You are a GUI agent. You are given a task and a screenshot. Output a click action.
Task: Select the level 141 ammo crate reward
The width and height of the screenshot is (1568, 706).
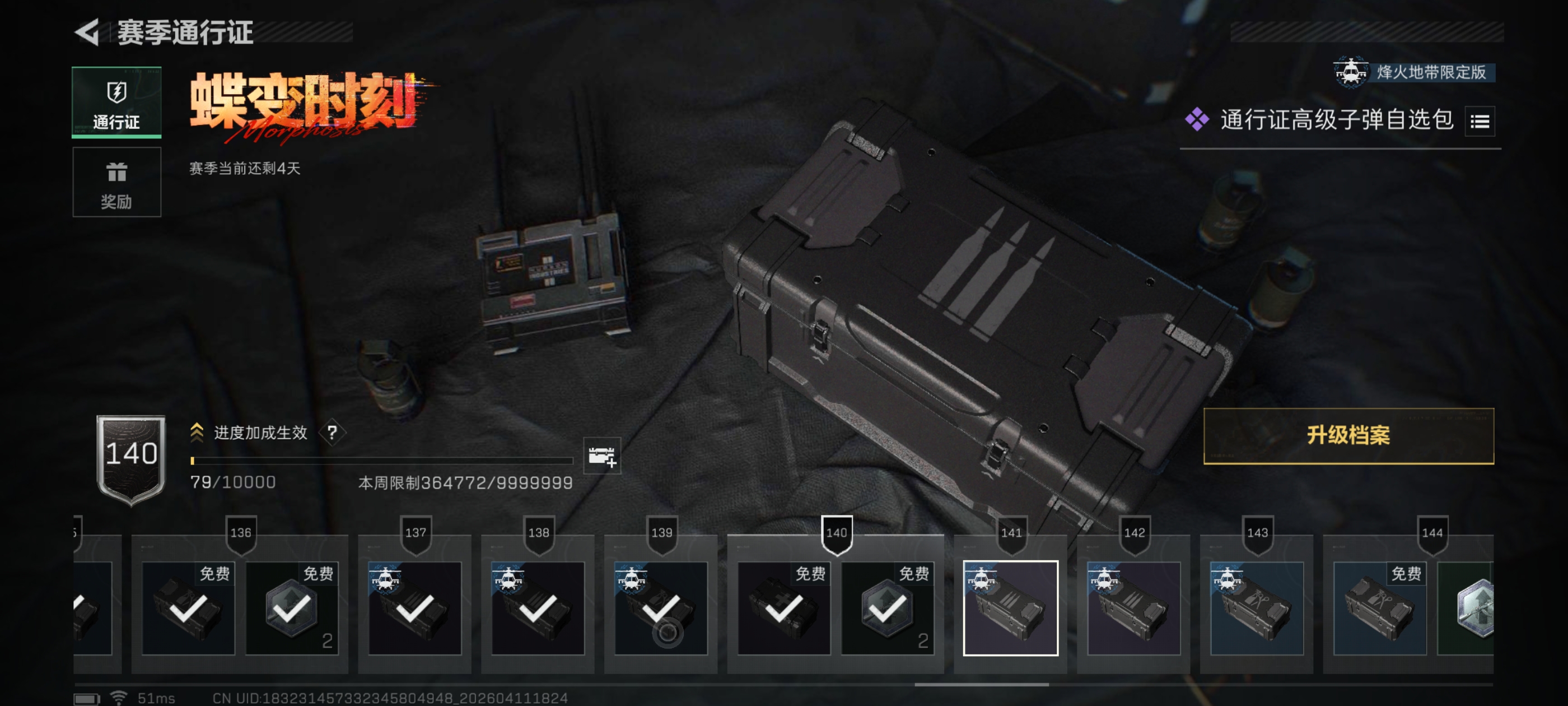1010,607
